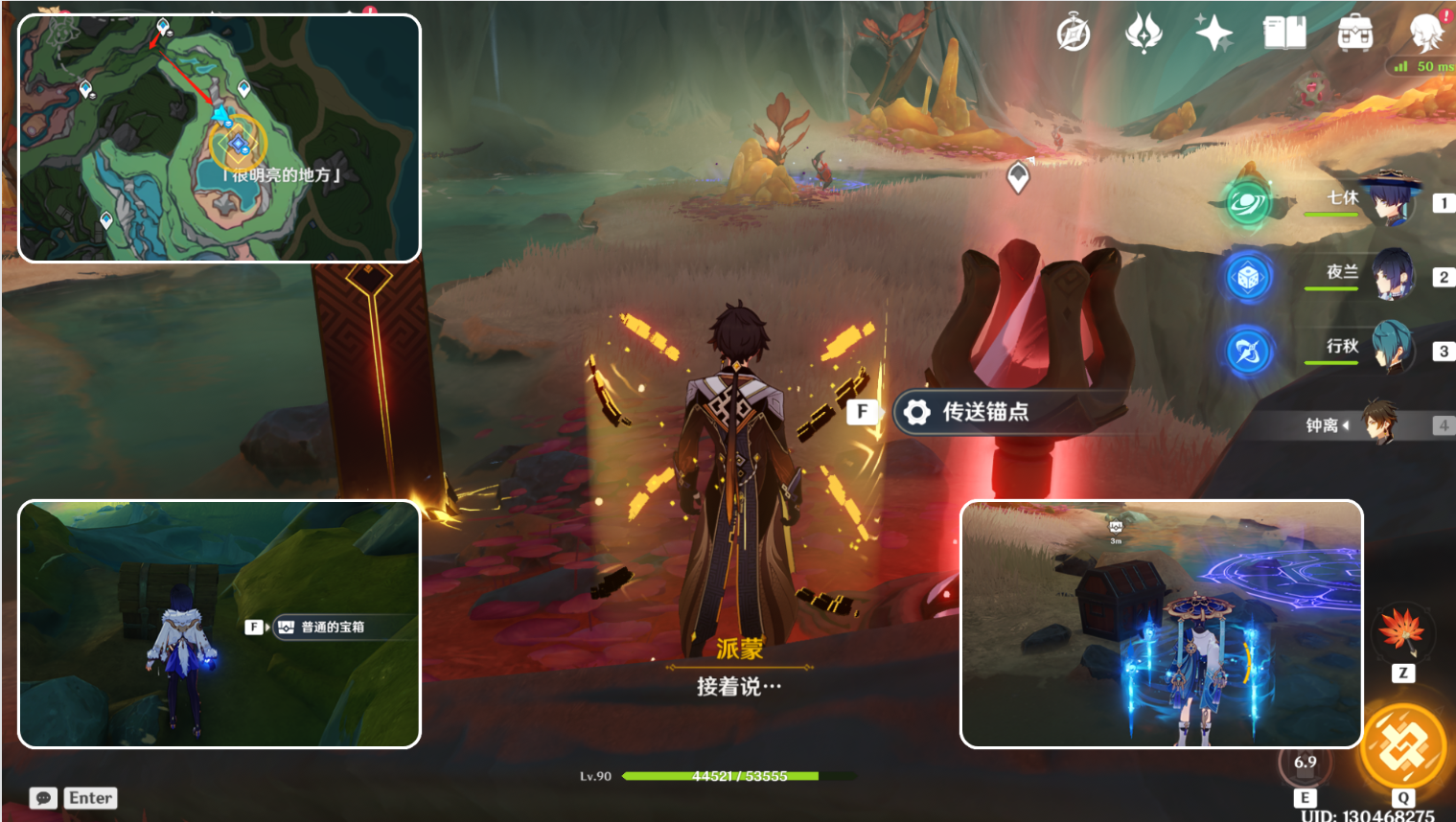This screenshot has width=1456, height=822.
Task: Select active character 钟离 in party list
Action: (x=1378, y=424)
